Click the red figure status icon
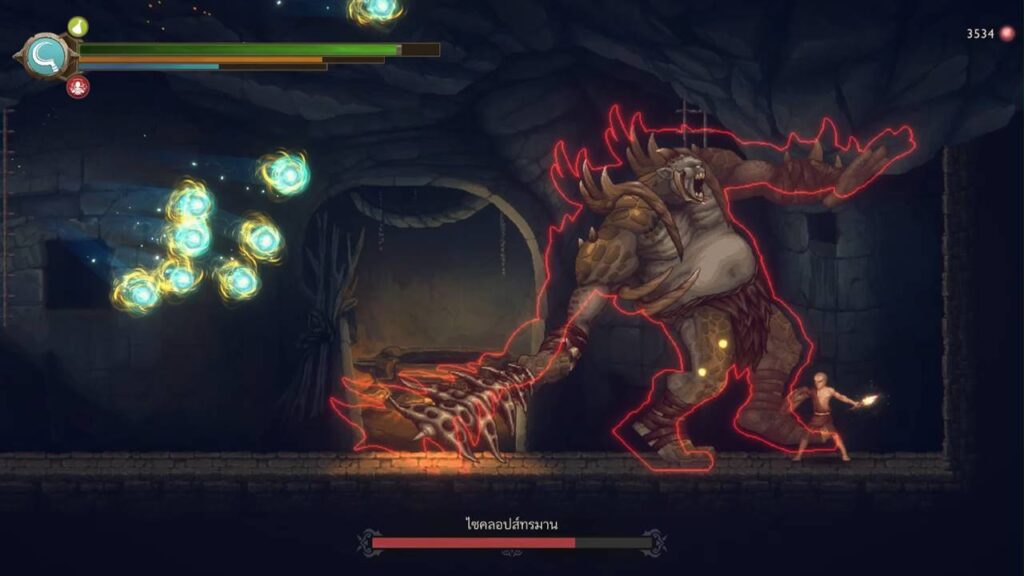The image size is (1024, 576). tap(77, 87)
